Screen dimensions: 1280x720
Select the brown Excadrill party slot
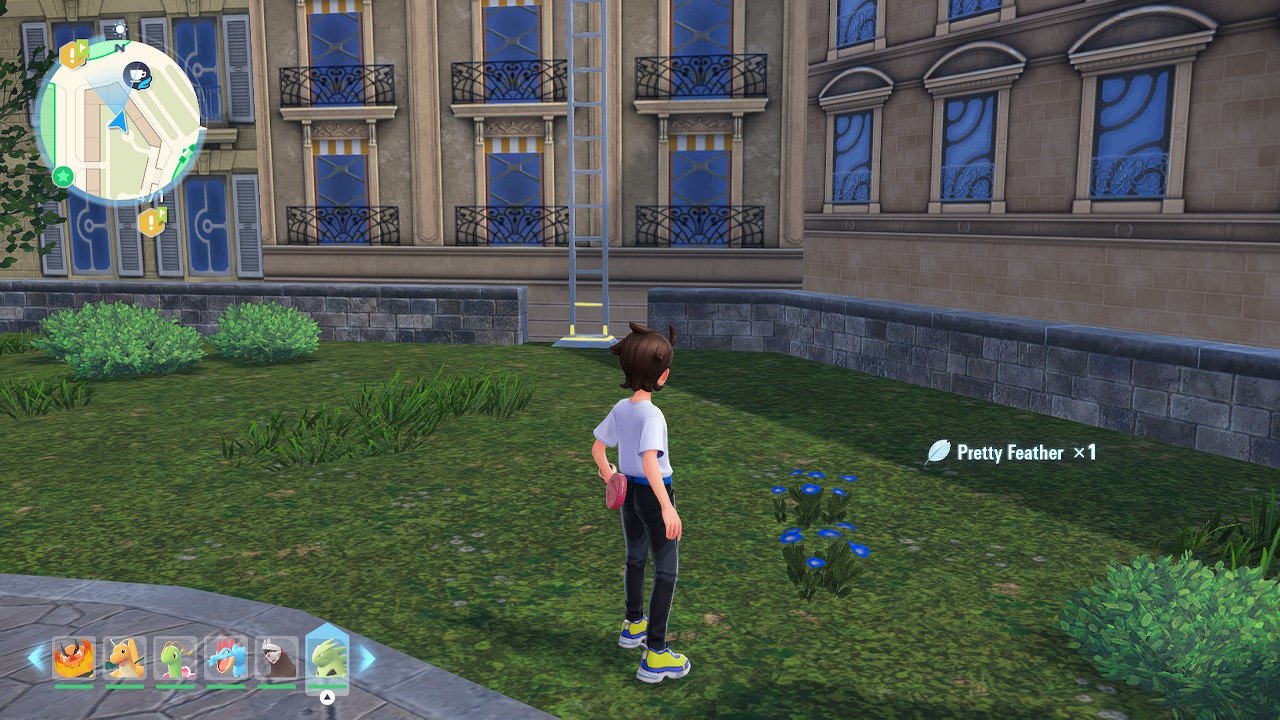click(276, 659)
